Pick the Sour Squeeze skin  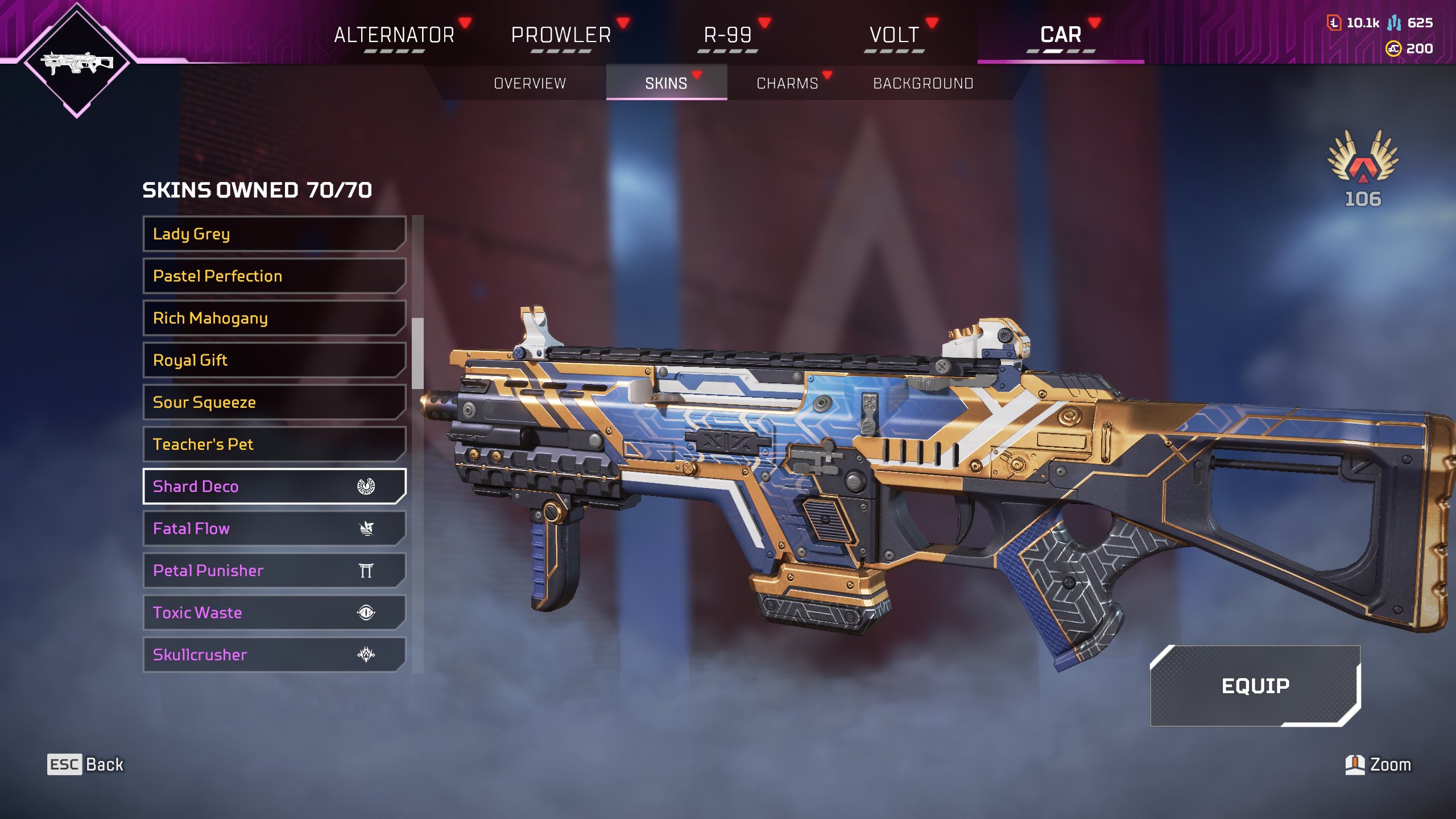point(274,402)
